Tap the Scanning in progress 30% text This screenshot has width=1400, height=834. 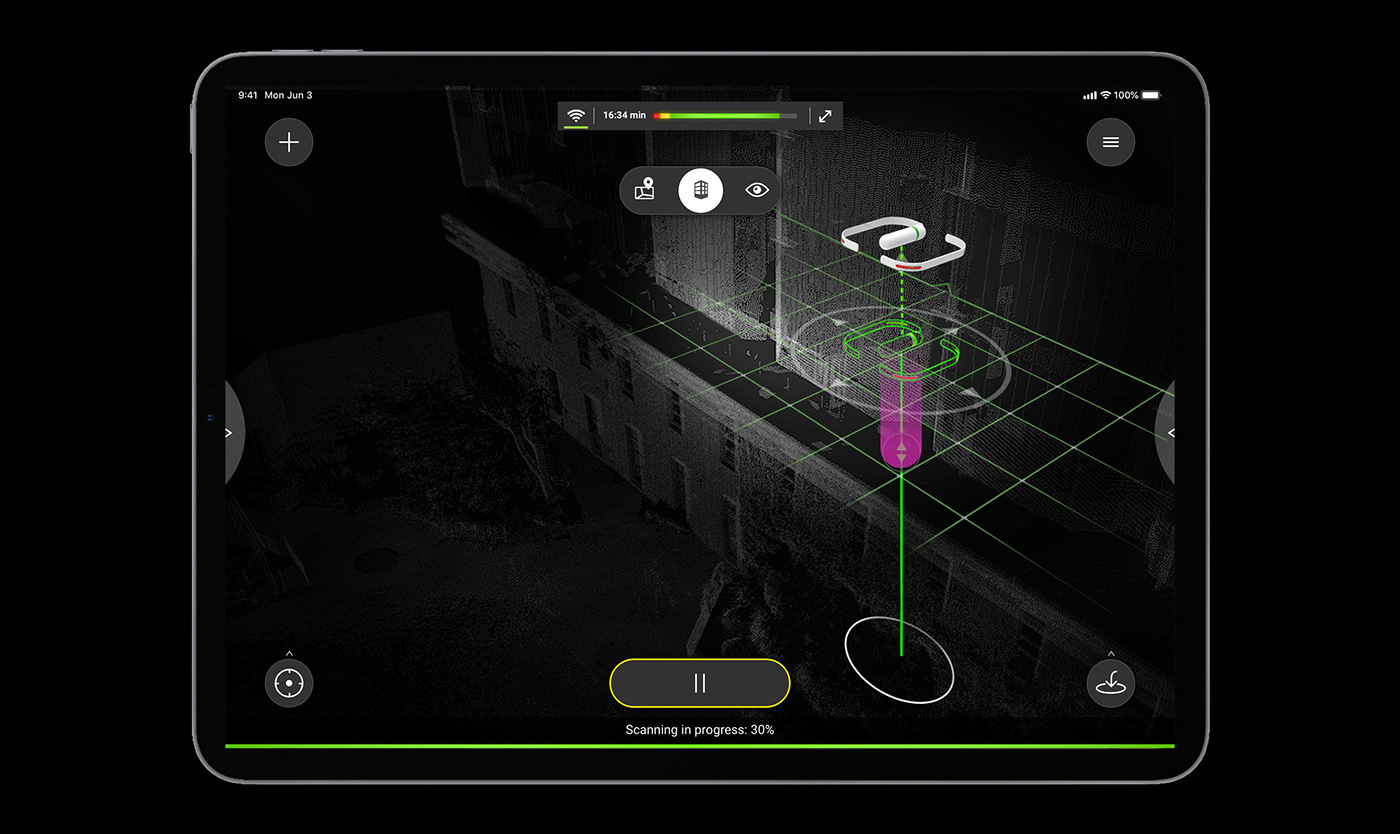699,730
